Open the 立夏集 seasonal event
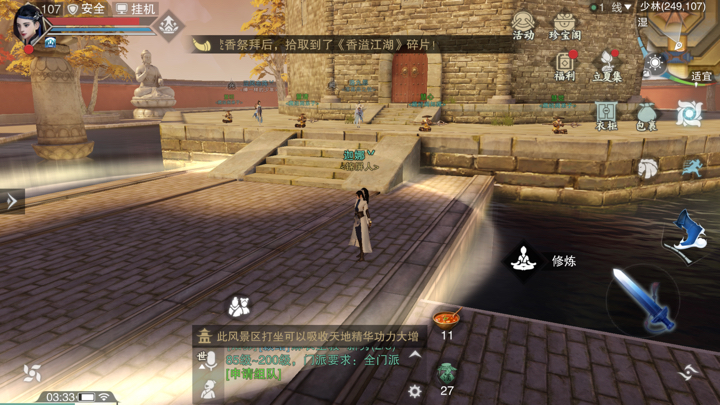720x405 pixels. (607, 64)
